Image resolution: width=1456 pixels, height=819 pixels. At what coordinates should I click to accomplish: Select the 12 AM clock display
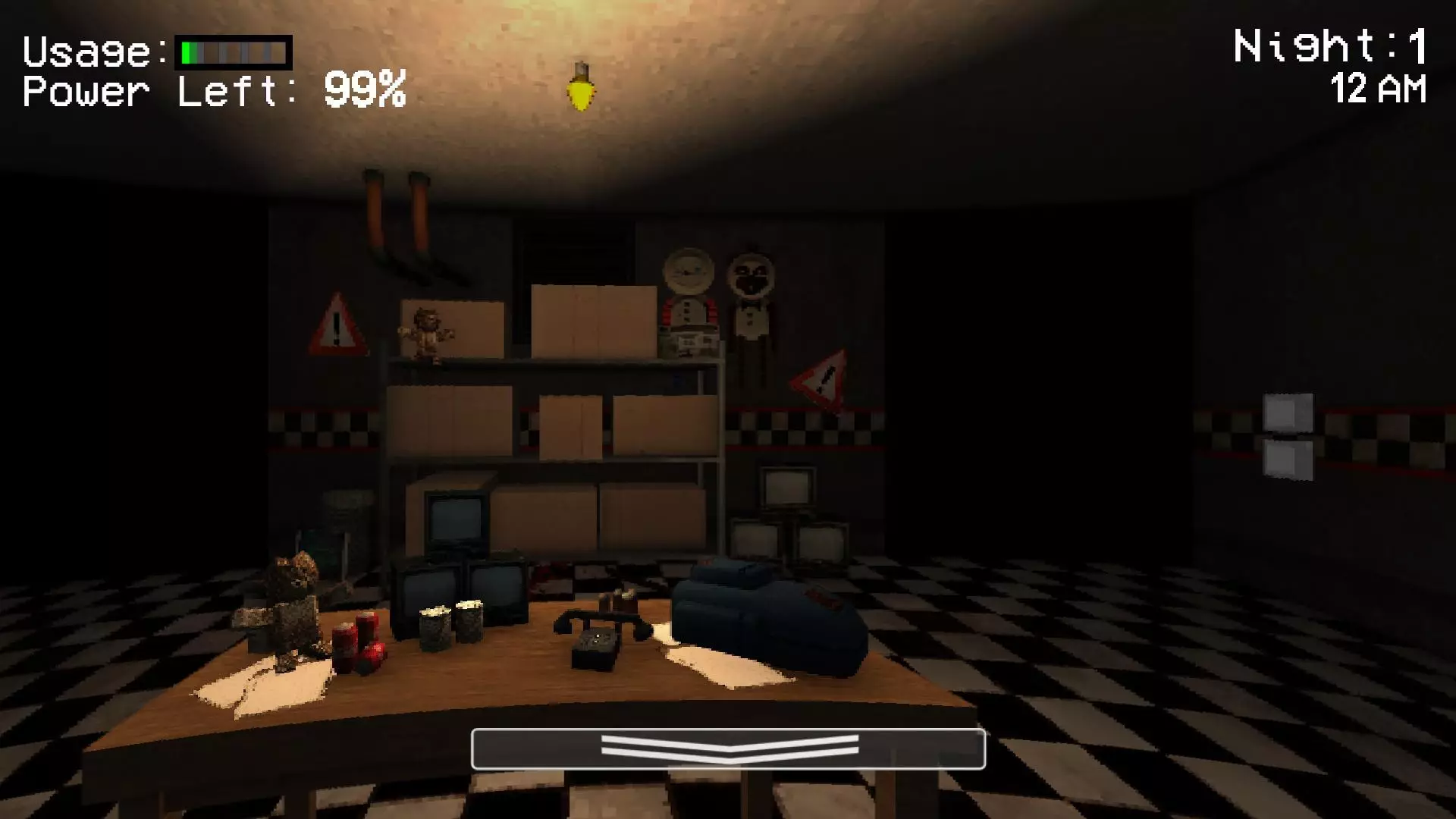(1376, 91)
